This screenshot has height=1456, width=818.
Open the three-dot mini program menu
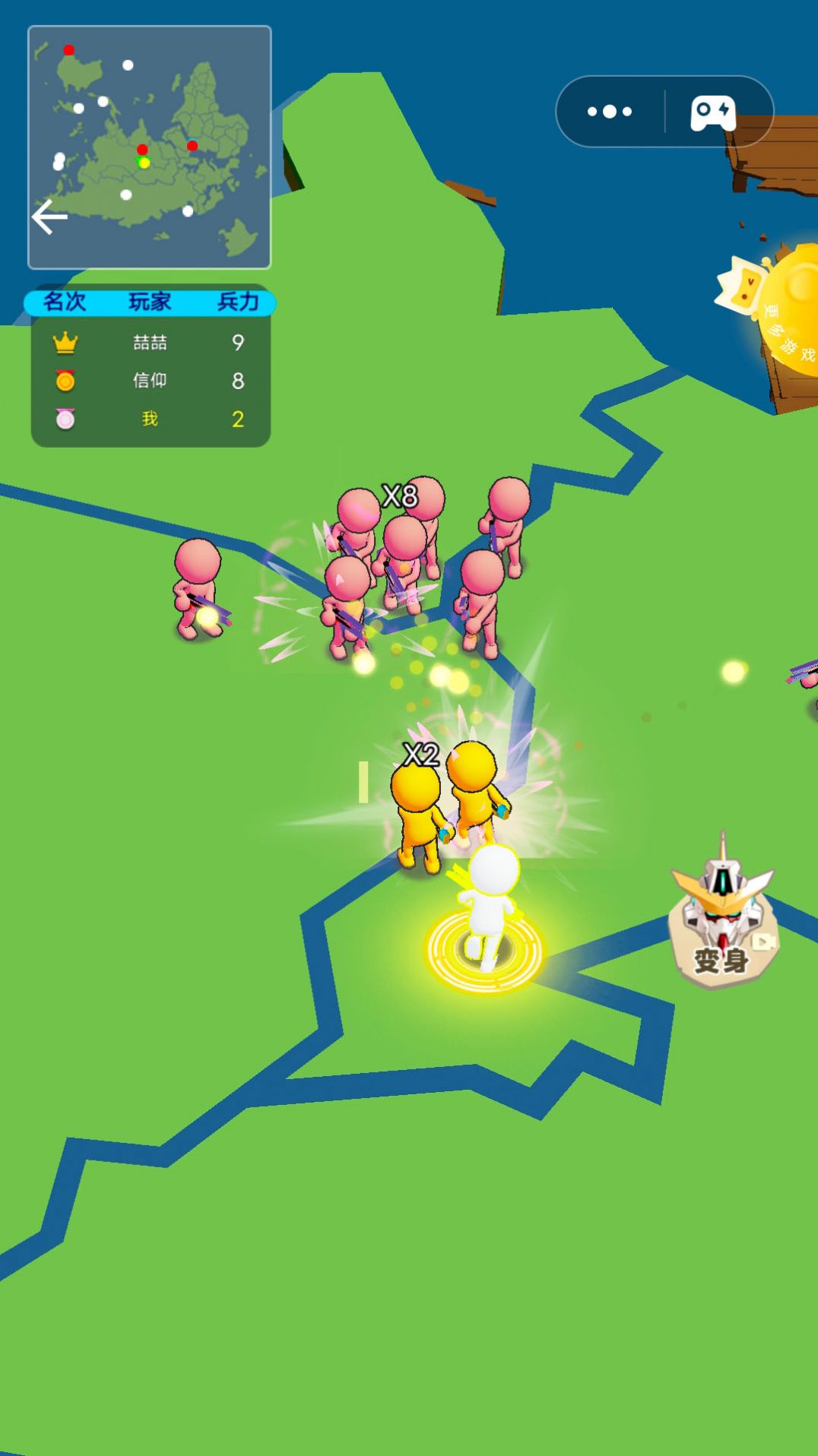tap(610, 112)
